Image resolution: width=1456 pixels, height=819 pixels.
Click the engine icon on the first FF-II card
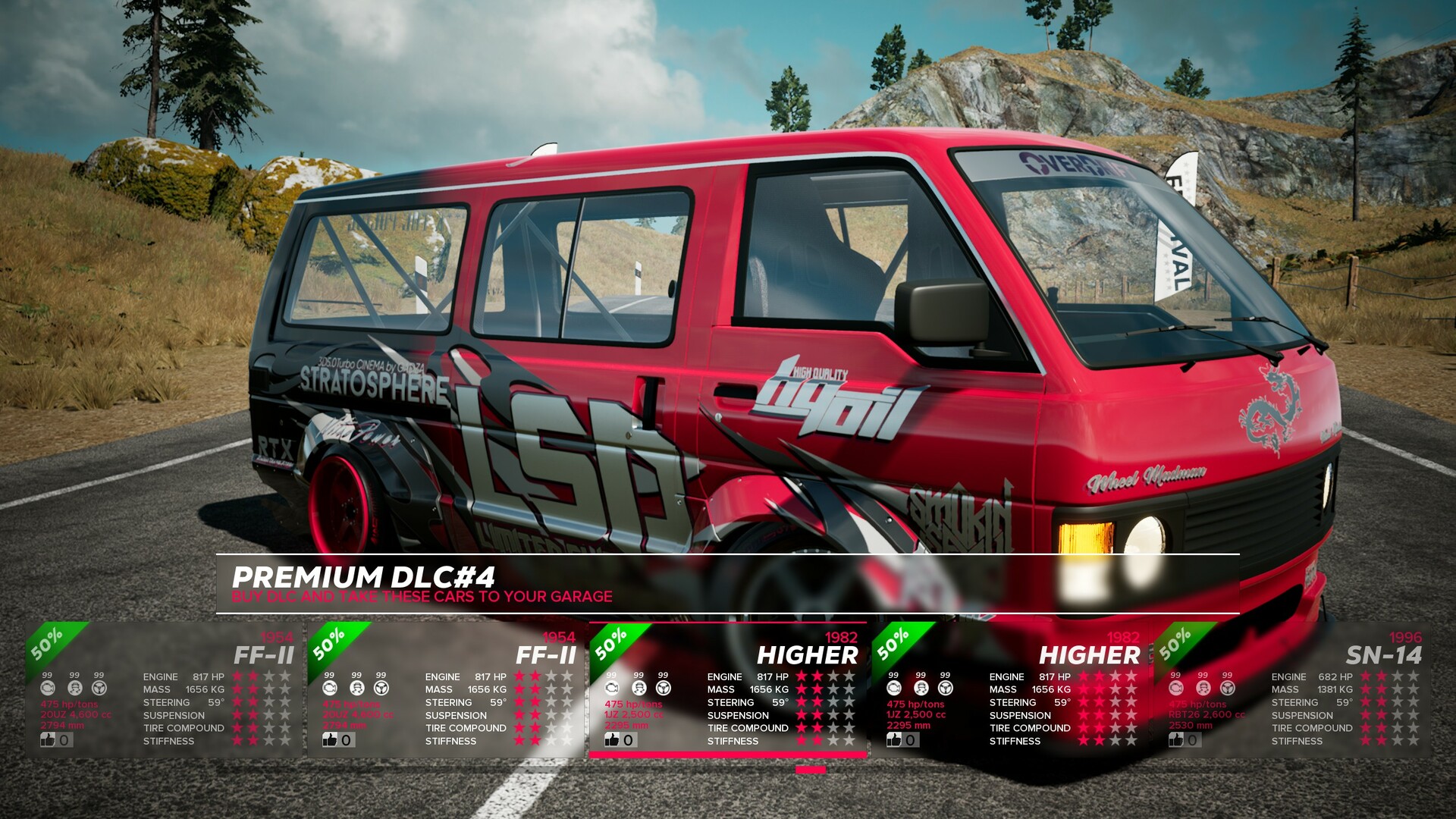pyautogui.click(x=48, y=688)
